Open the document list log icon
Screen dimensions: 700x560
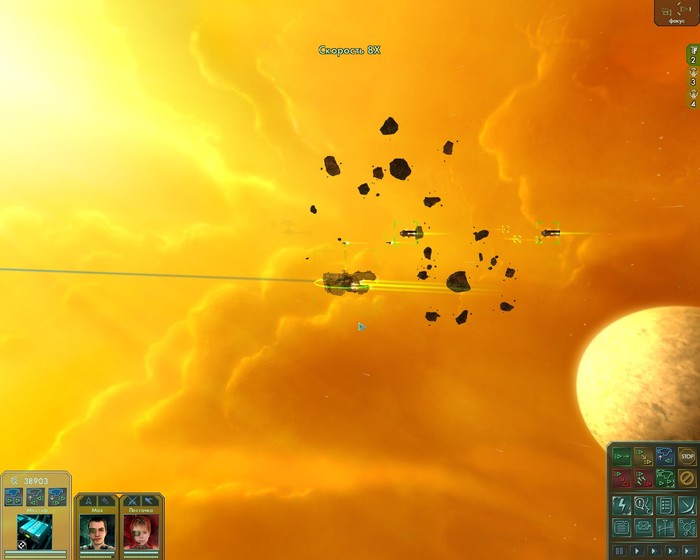coord(664,506)
